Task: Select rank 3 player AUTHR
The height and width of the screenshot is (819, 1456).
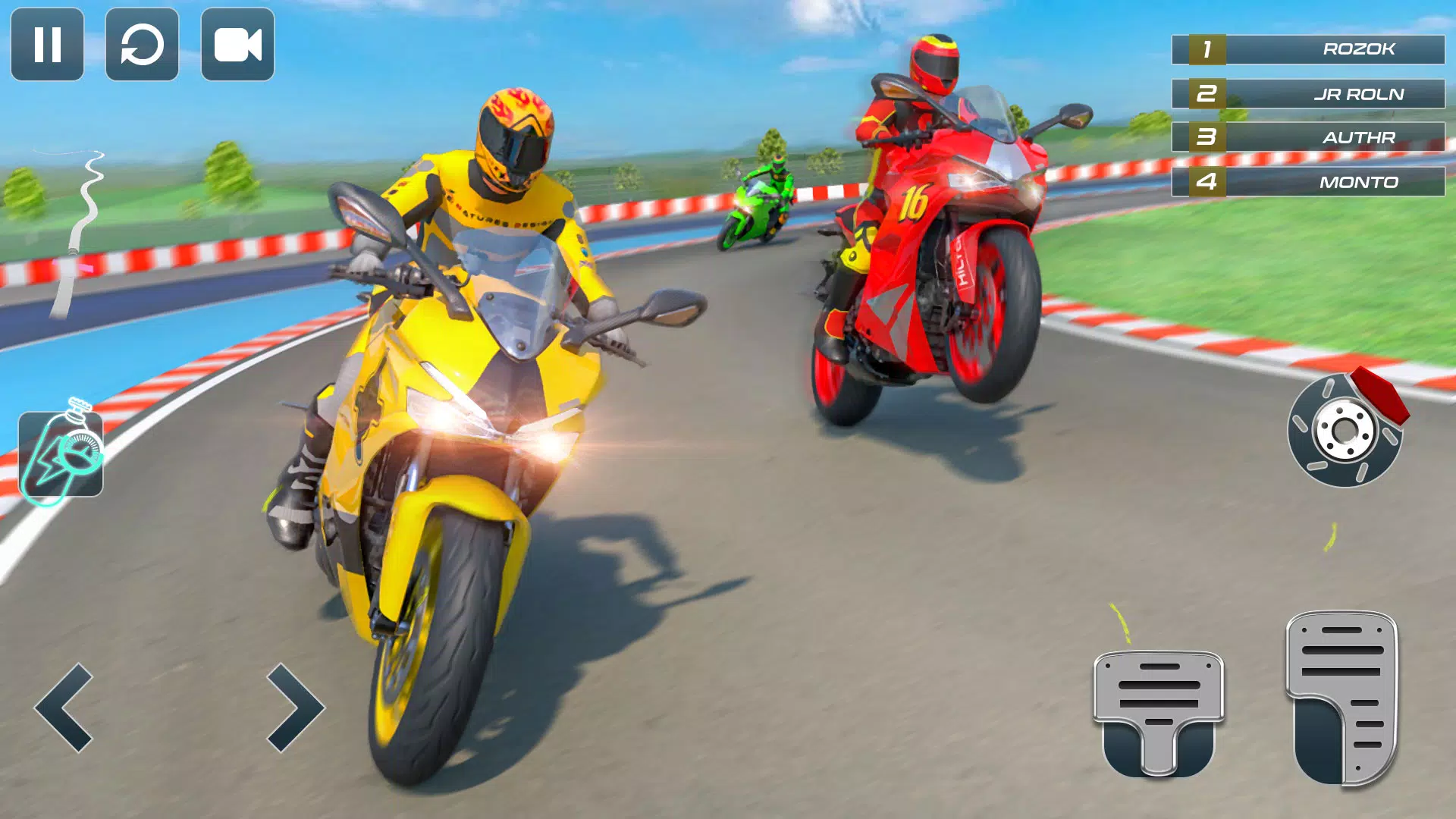Action: 1357,138
